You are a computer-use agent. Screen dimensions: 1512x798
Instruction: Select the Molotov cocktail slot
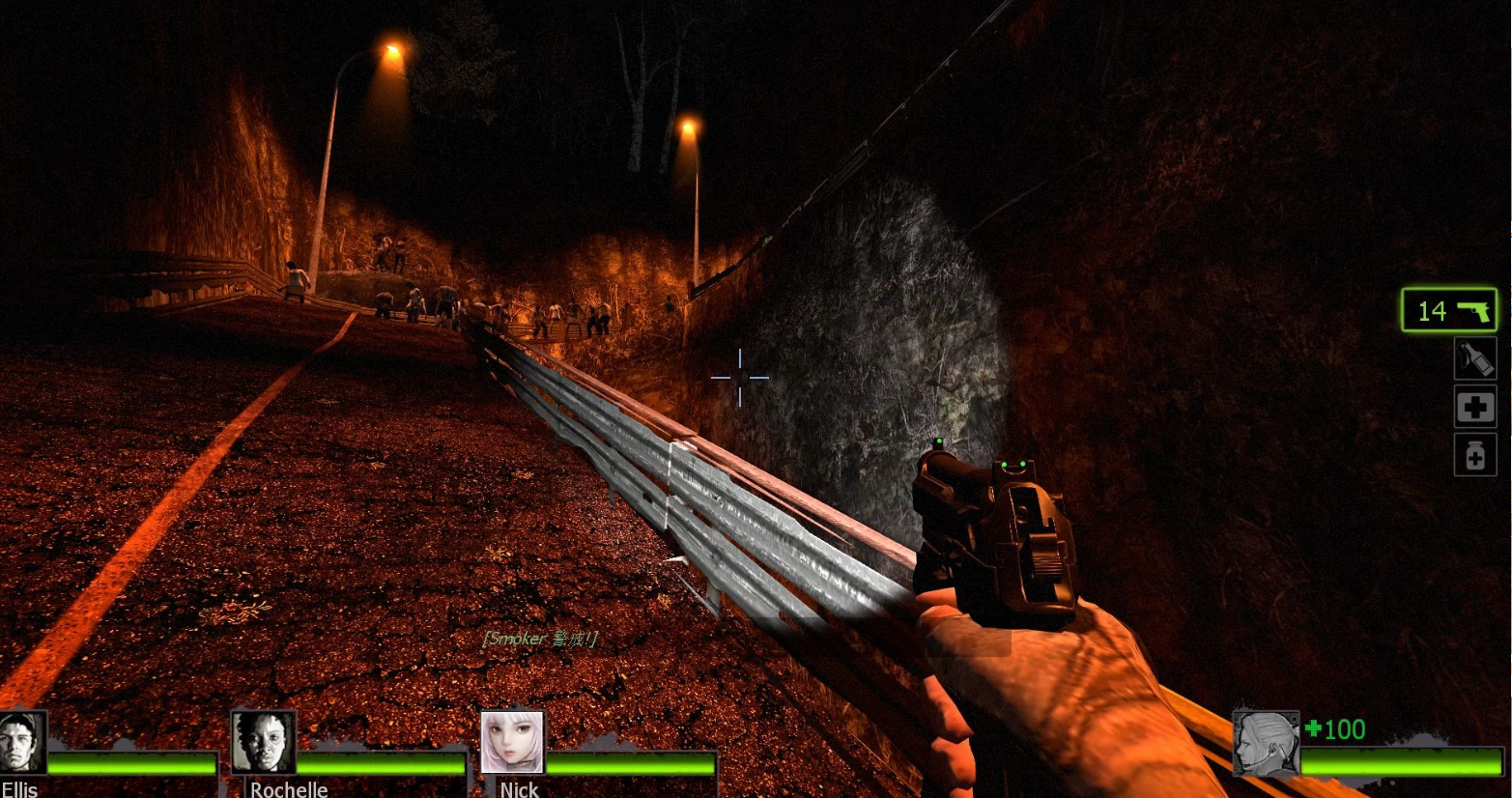pyautogui.click(x=1474, y=358)
